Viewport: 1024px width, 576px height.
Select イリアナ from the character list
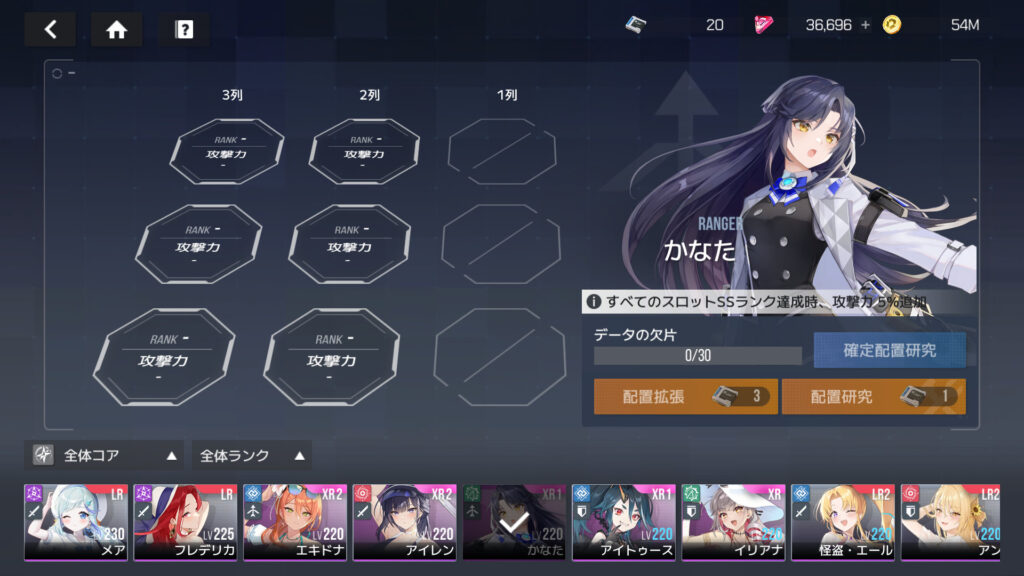coord(733,522)
